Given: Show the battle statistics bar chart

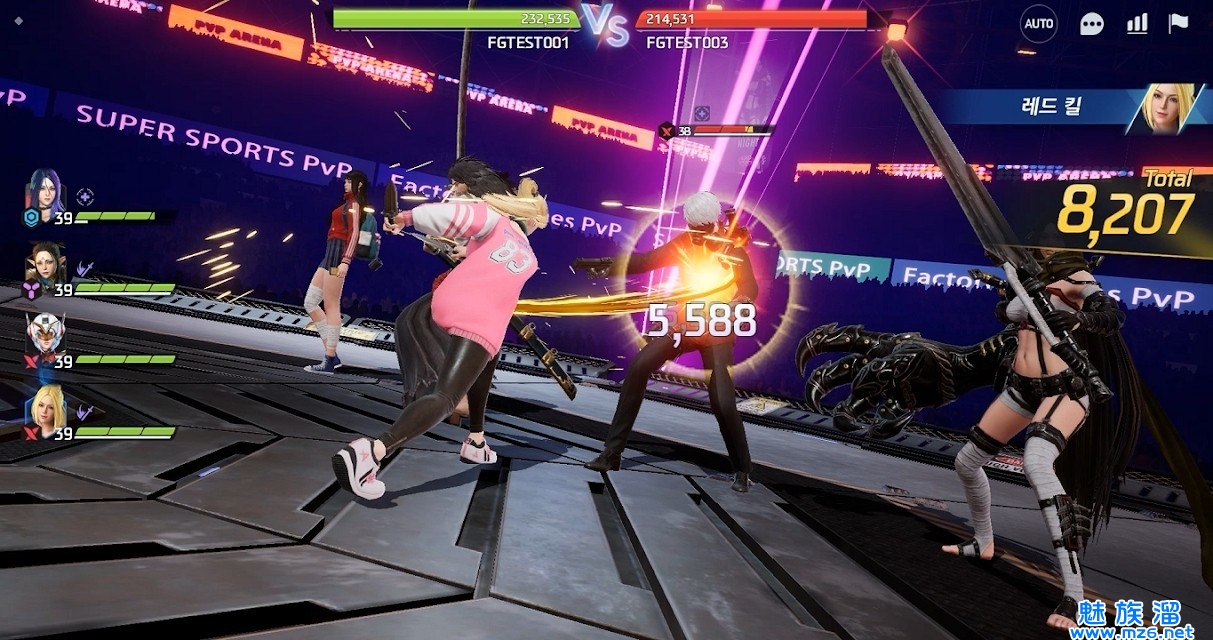Looking at the screenshot, I should [x=1137, y=24].
